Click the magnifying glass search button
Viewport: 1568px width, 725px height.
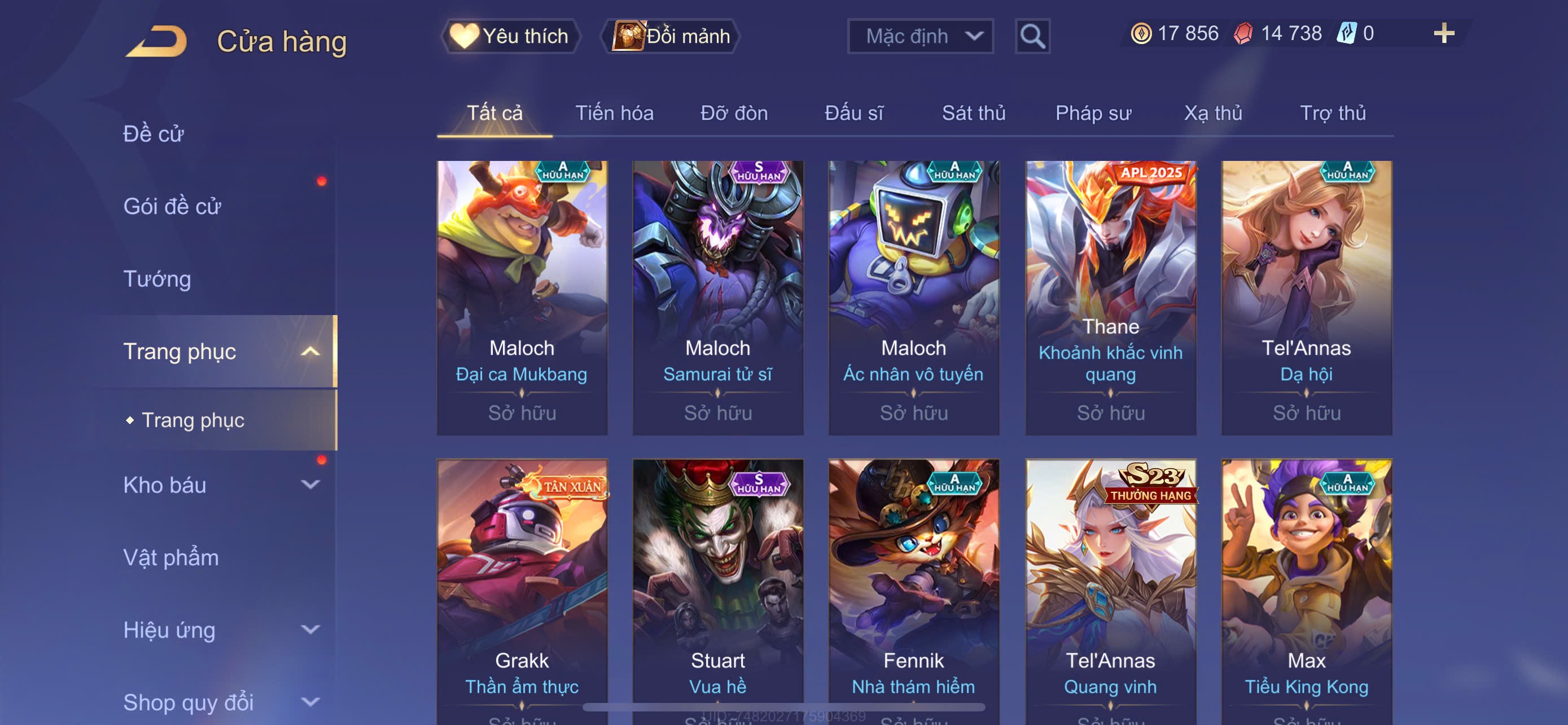(x=1032, y=37)
